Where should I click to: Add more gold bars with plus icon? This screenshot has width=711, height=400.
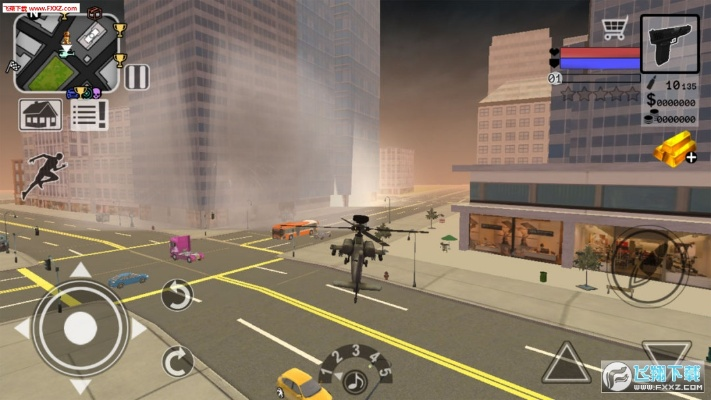point(674,150)
